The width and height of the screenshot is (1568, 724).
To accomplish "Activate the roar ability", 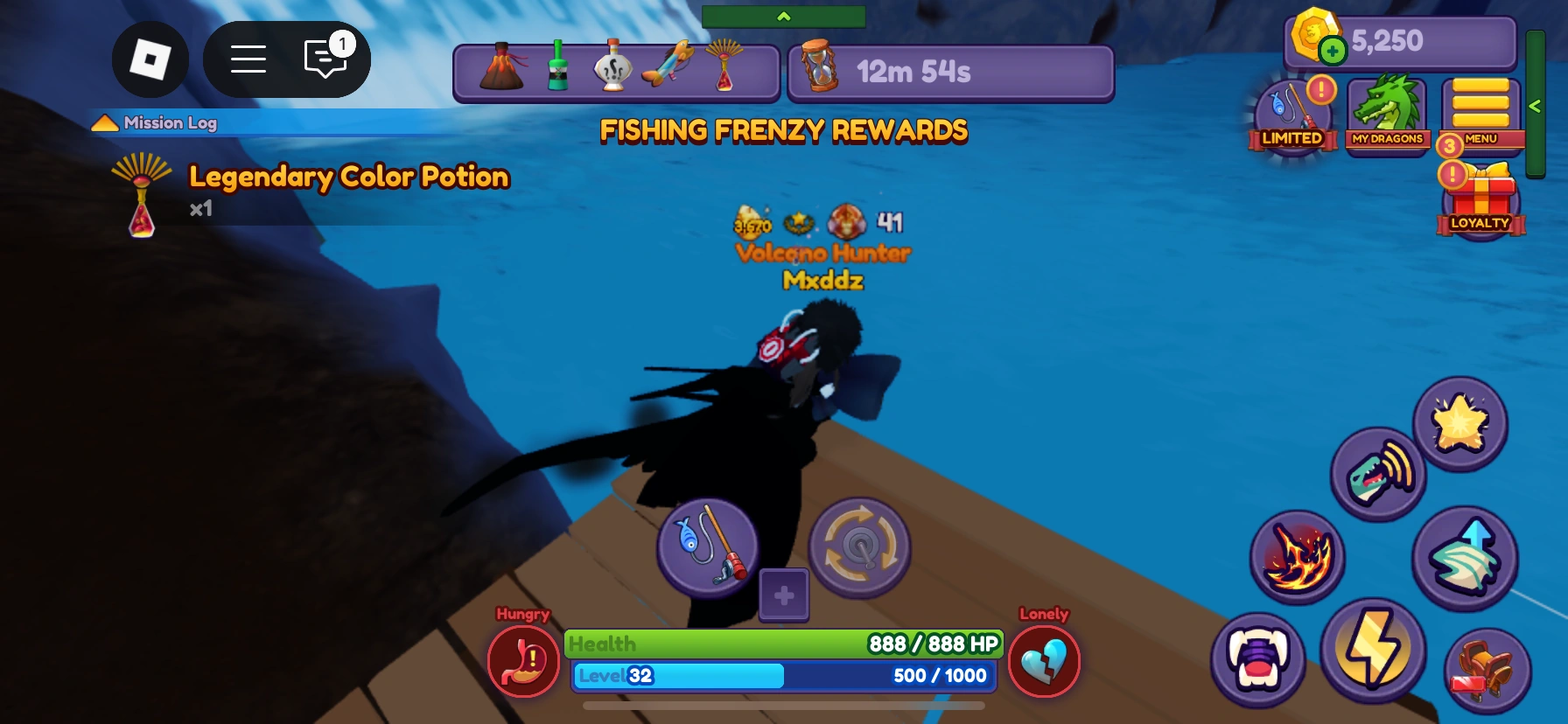I will coord(1377,473).
